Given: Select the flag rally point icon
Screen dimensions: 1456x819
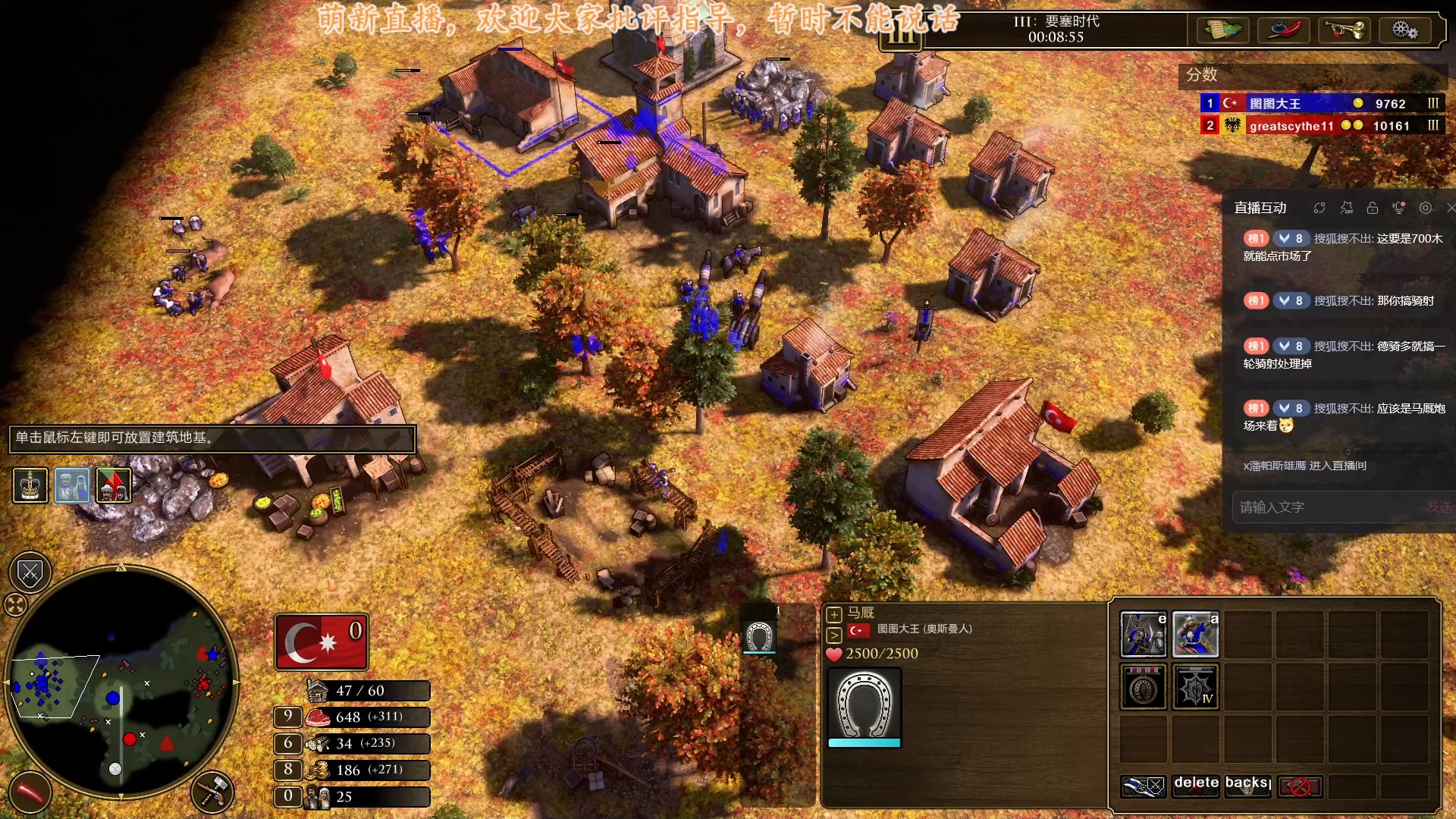Looking at the screenshot, I should coord(1144,787).
